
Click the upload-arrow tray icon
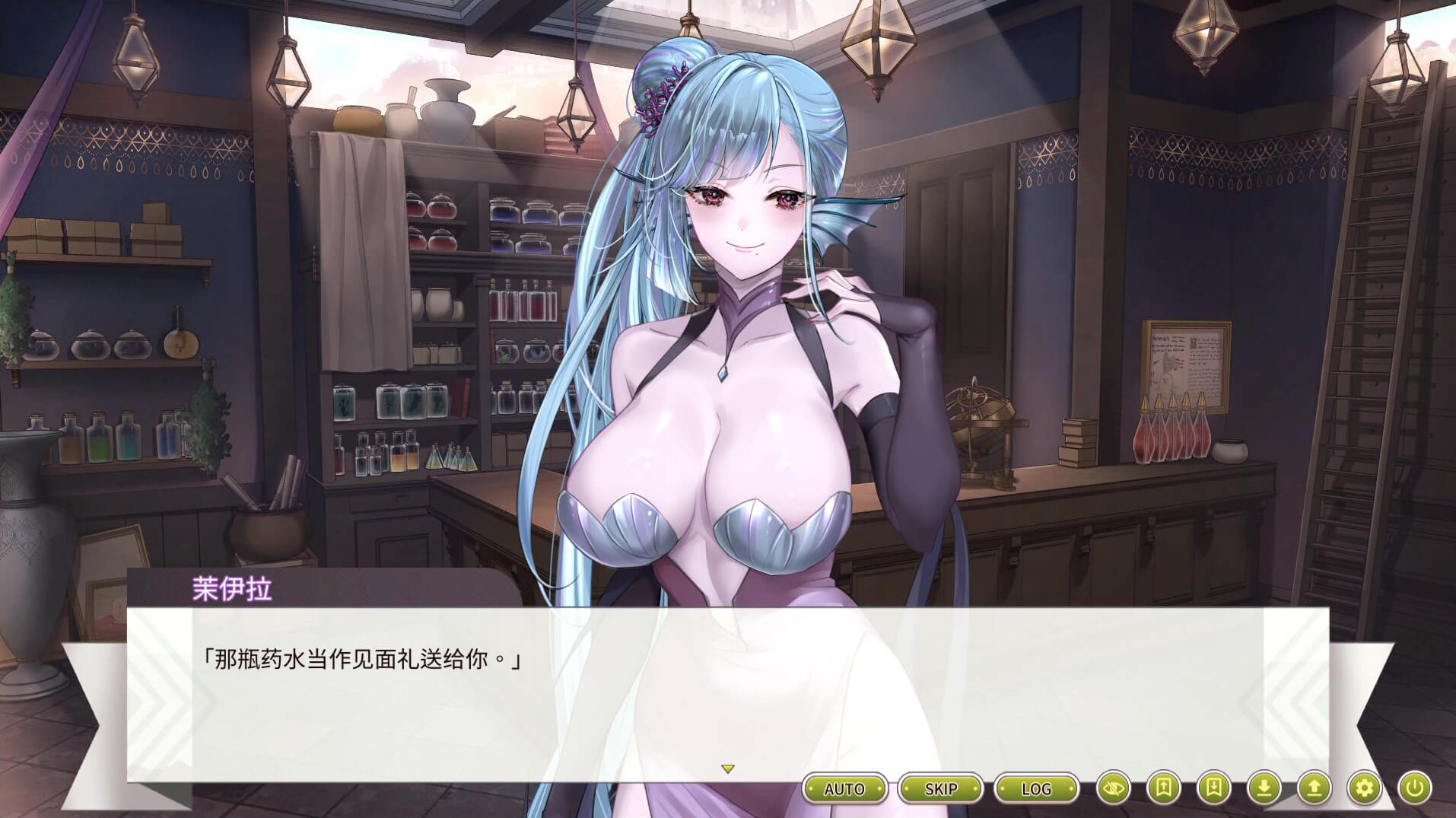pos(1315,788)
